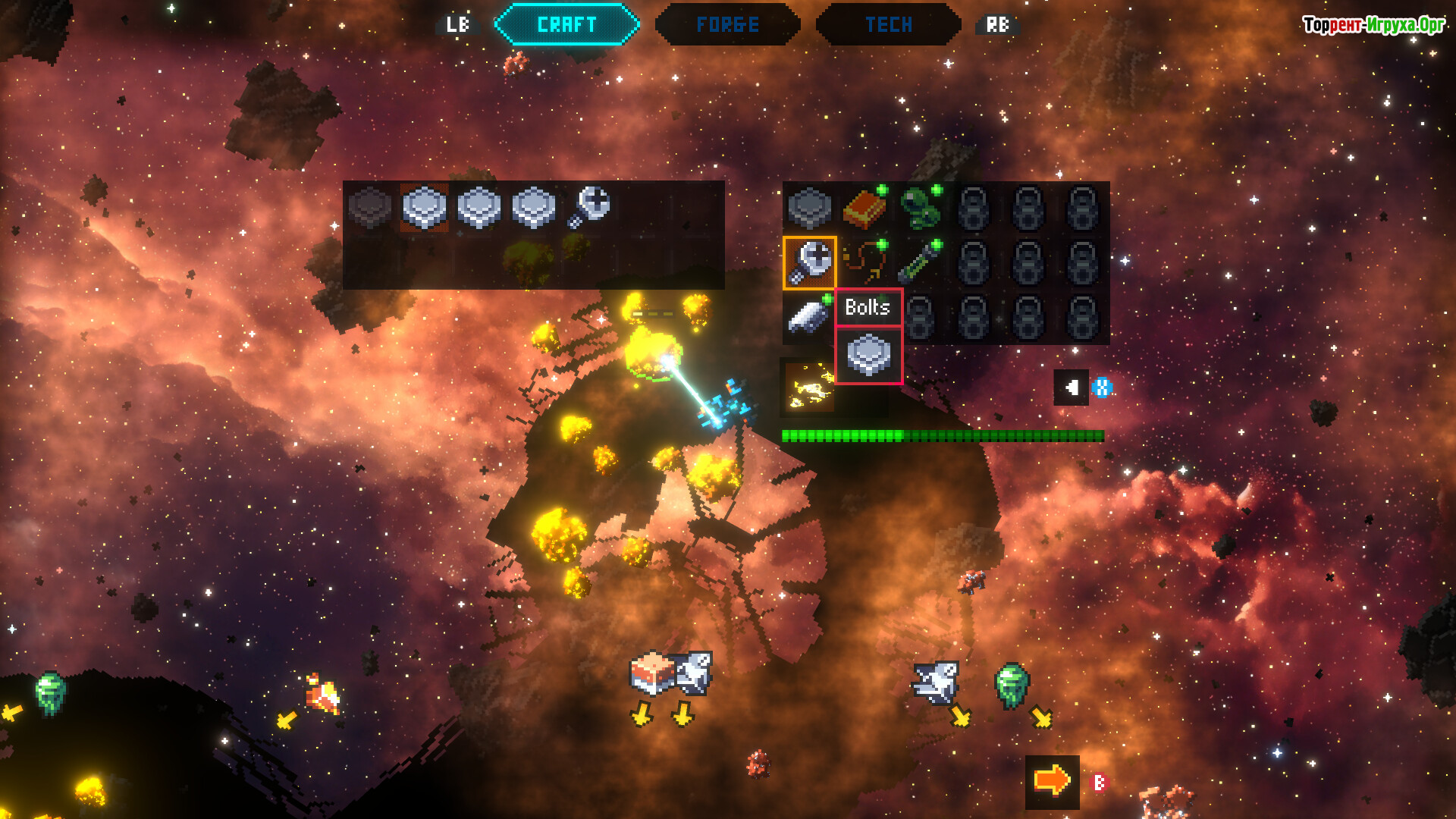The height and width of the screenshot is (819, 1456).
Task: Select the bolt item in the inventory panel
Action: (x=589, y=206)
